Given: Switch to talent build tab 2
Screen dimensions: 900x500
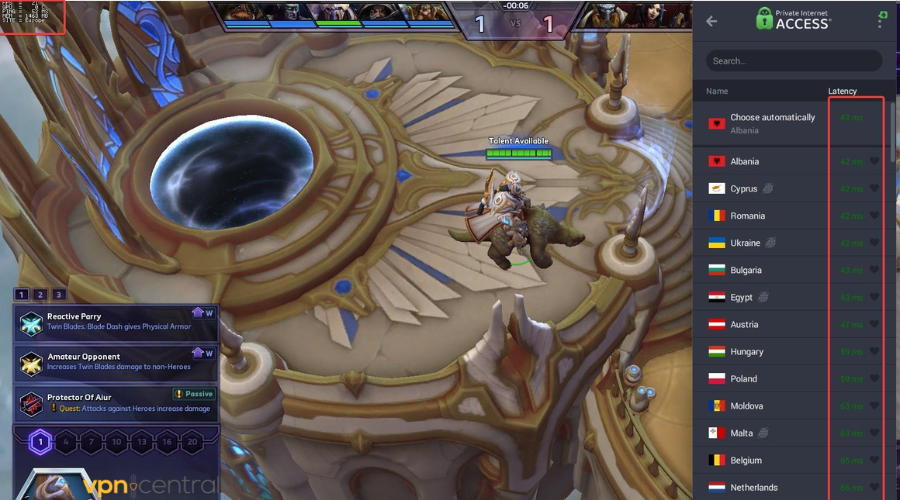Looking at the screenshot, I should click(x=40, y=294).
